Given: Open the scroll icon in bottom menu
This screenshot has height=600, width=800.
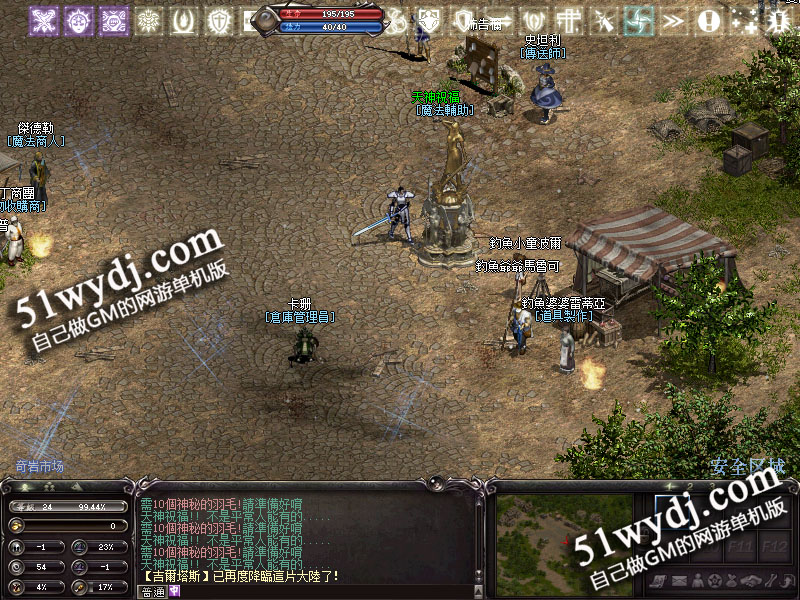Looking at the screenshot, I should pos(658,581).
